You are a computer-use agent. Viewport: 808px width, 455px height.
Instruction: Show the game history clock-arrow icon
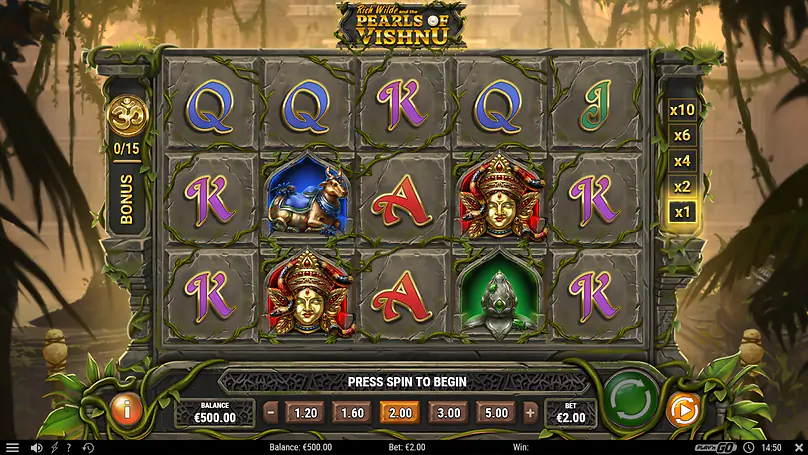point(87,448)
